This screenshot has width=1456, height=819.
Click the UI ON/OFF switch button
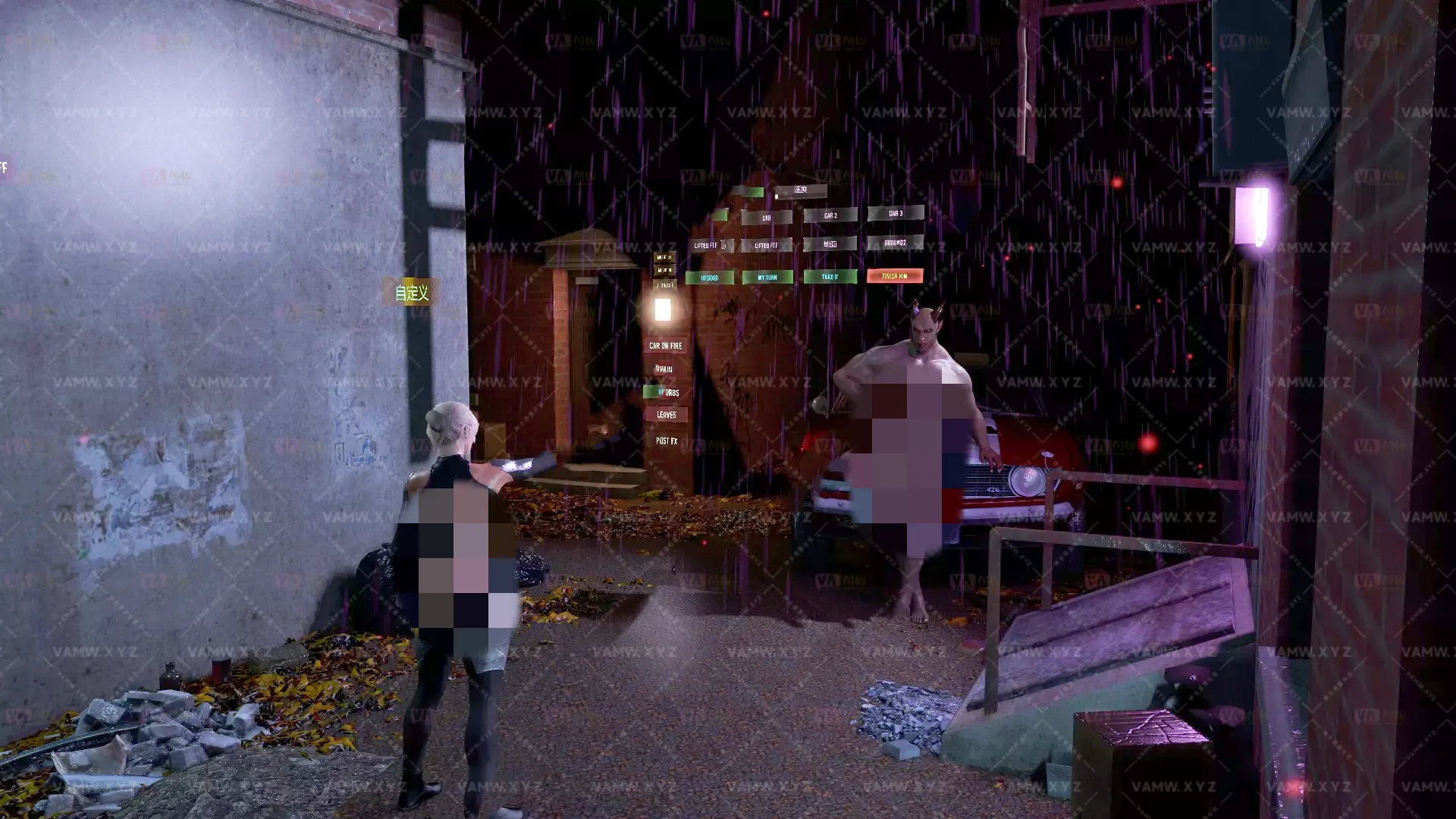click(665, 285)
